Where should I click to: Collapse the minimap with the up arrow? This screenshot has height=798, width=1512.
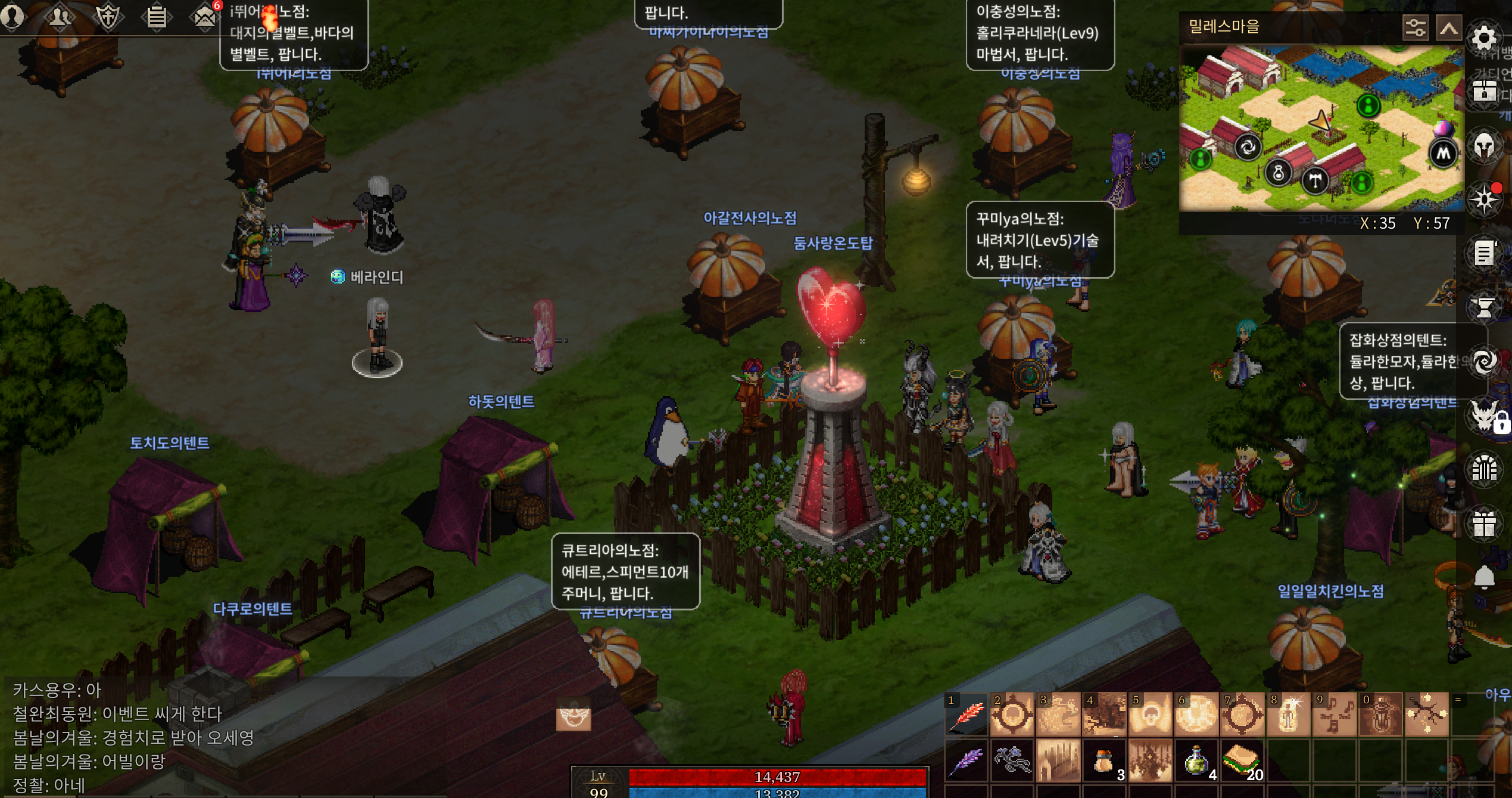coord(1448,27)
